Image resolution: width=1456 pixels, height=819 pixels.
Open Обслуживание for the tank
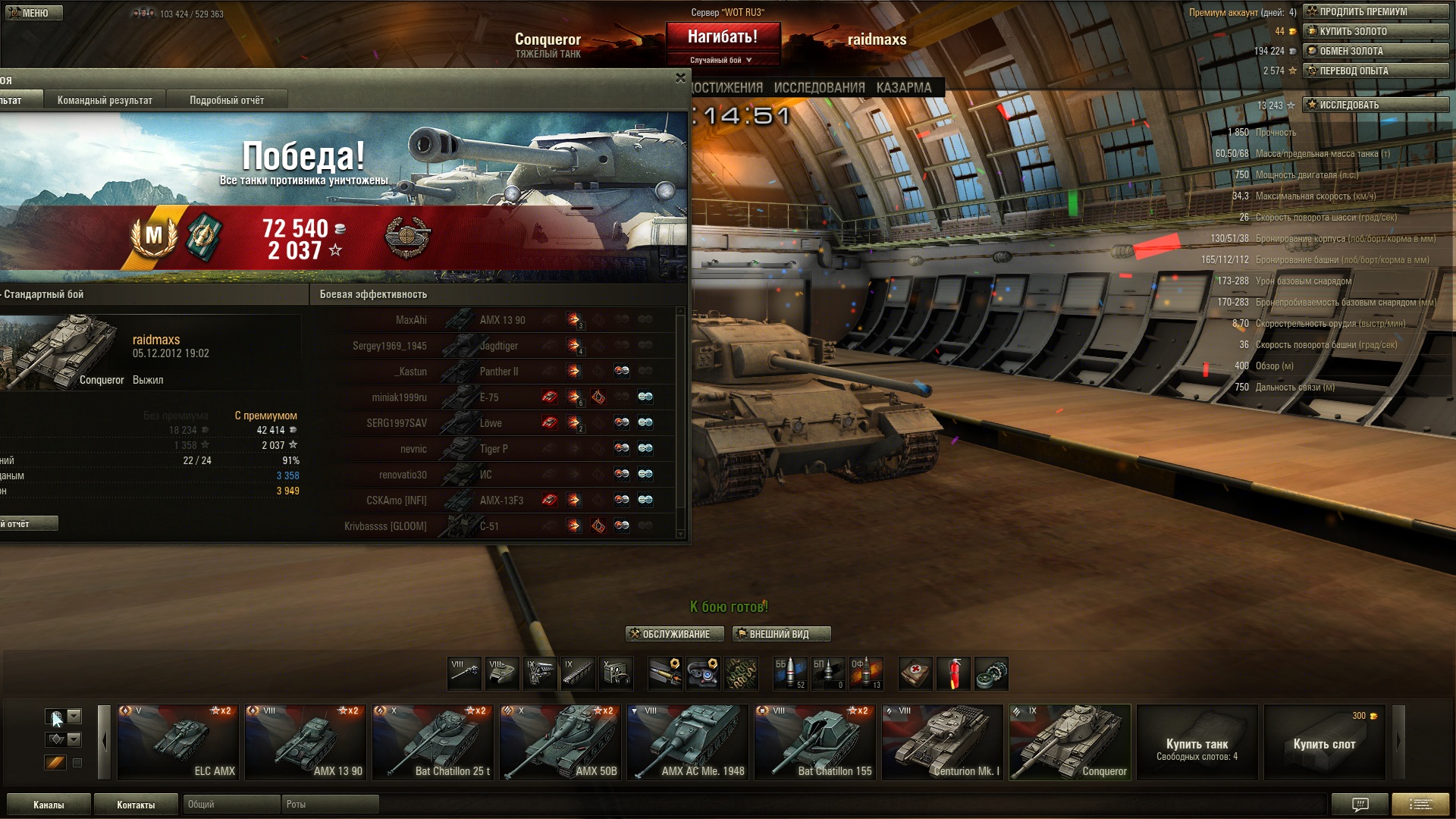[x=675, y=634]
